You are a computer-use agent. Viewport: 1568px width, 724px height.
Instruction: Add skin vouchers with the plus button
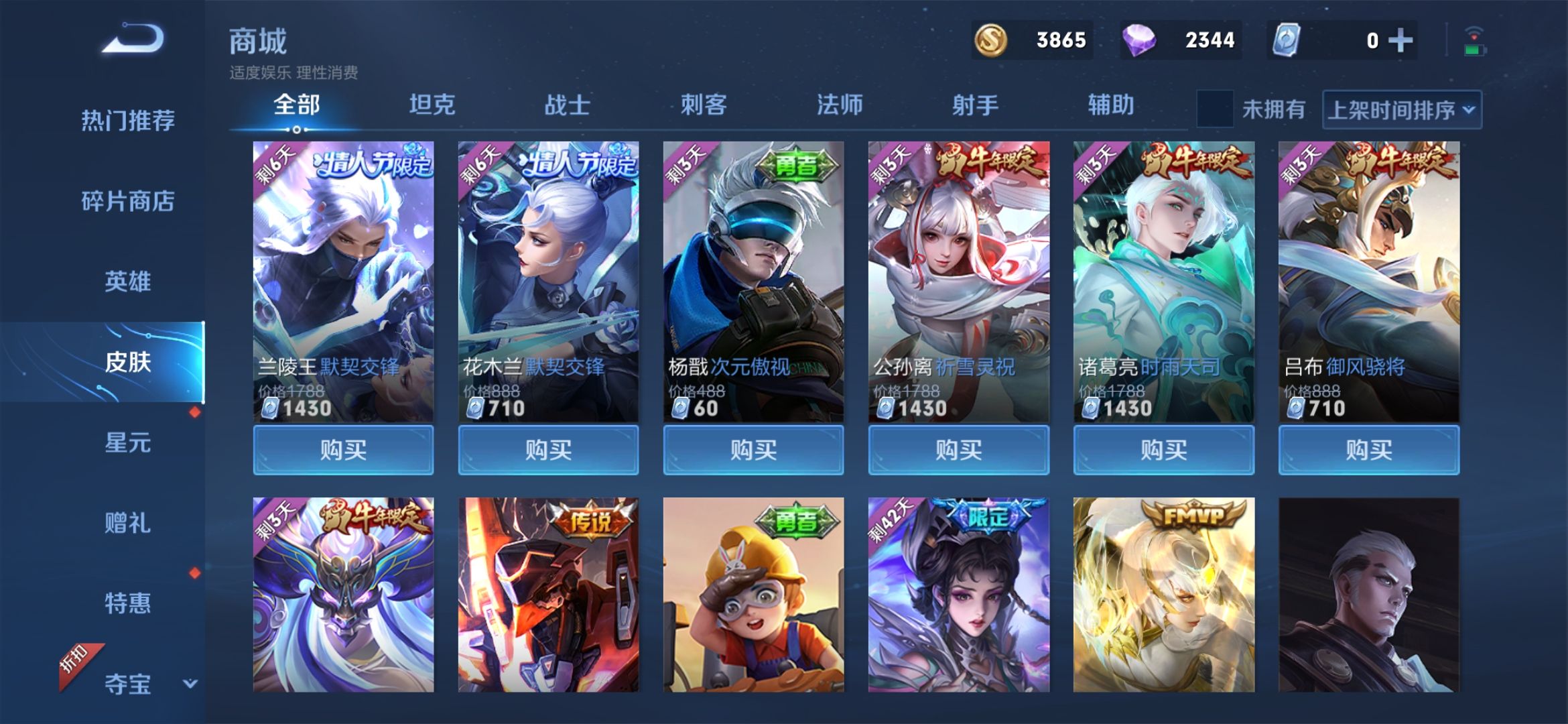(x=1400, y=40)
